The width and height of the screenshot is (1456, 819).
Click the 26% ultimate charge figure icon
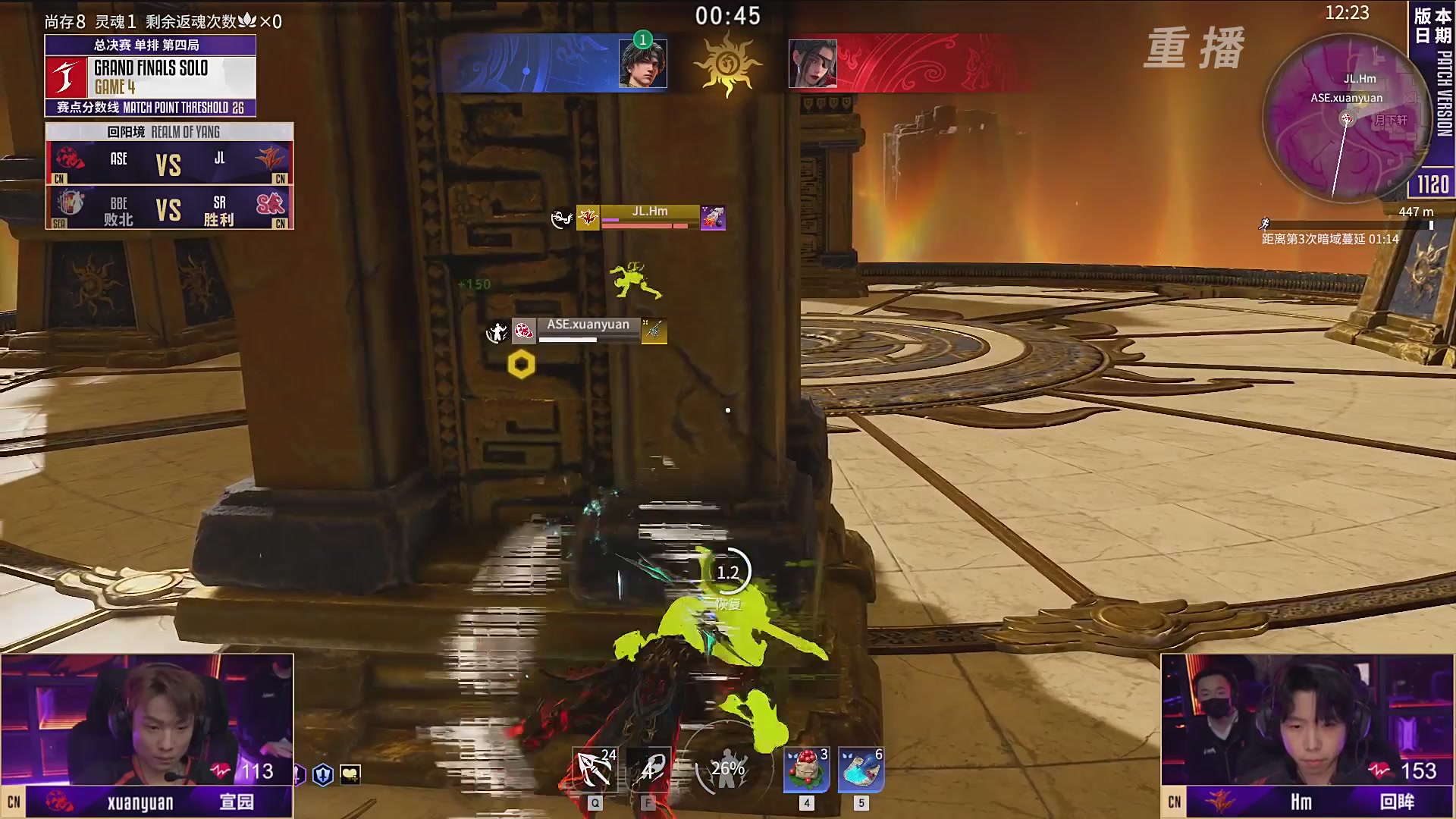[726, 769]
